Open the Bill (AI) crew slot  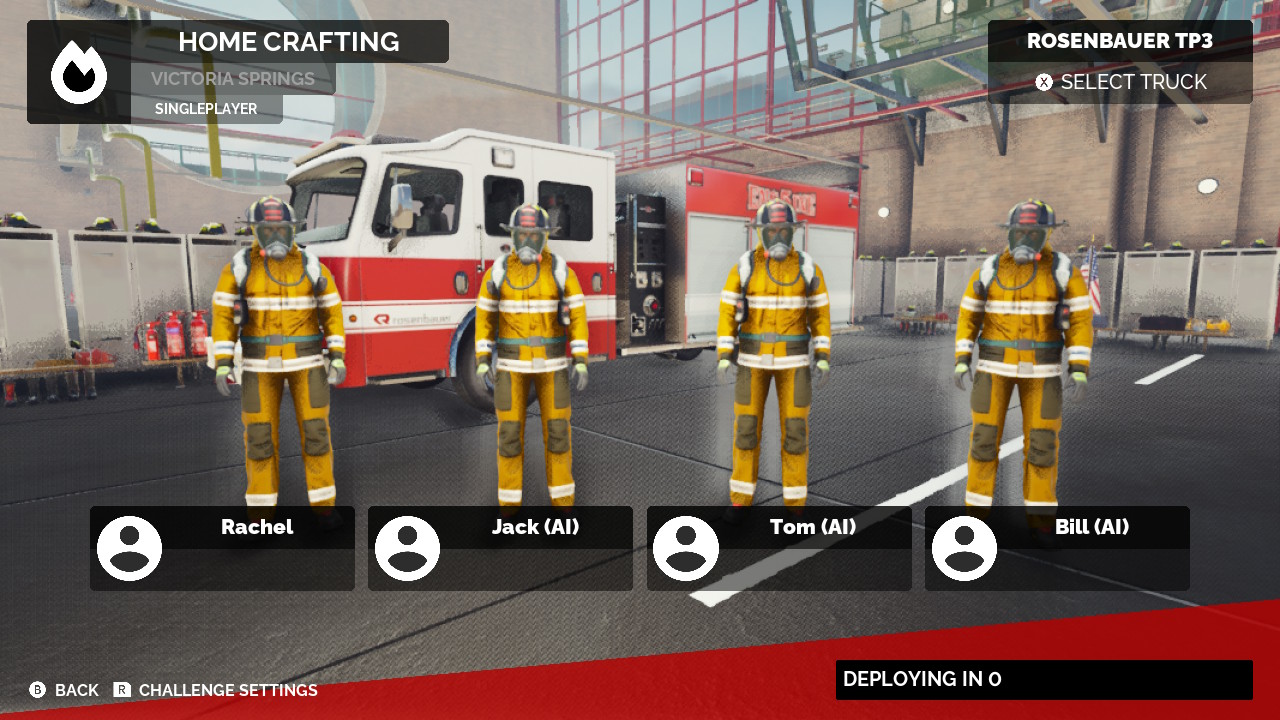tap(1057, 548)
